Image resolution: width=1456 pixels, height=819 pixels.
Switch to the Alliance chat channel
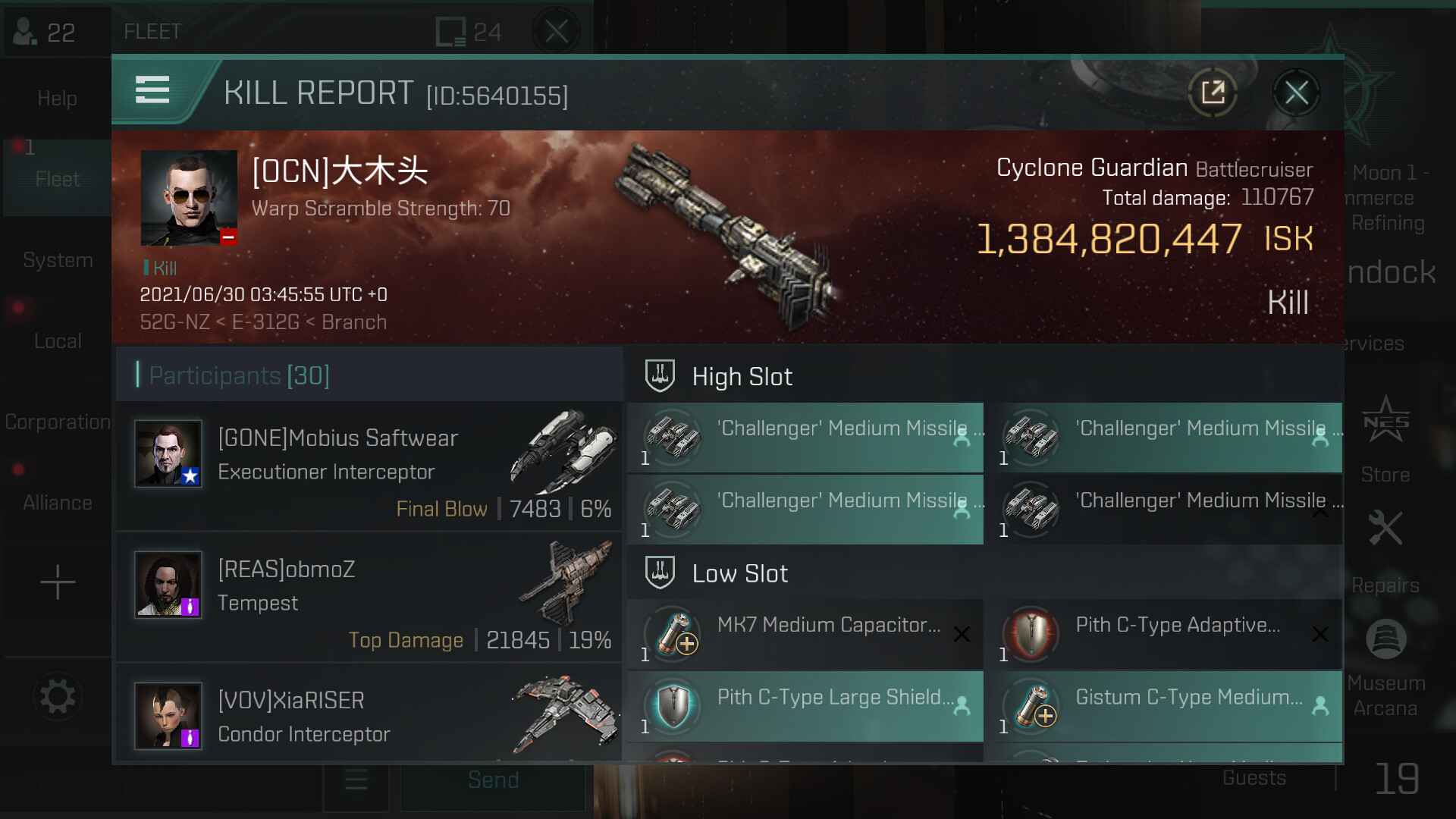58,503
